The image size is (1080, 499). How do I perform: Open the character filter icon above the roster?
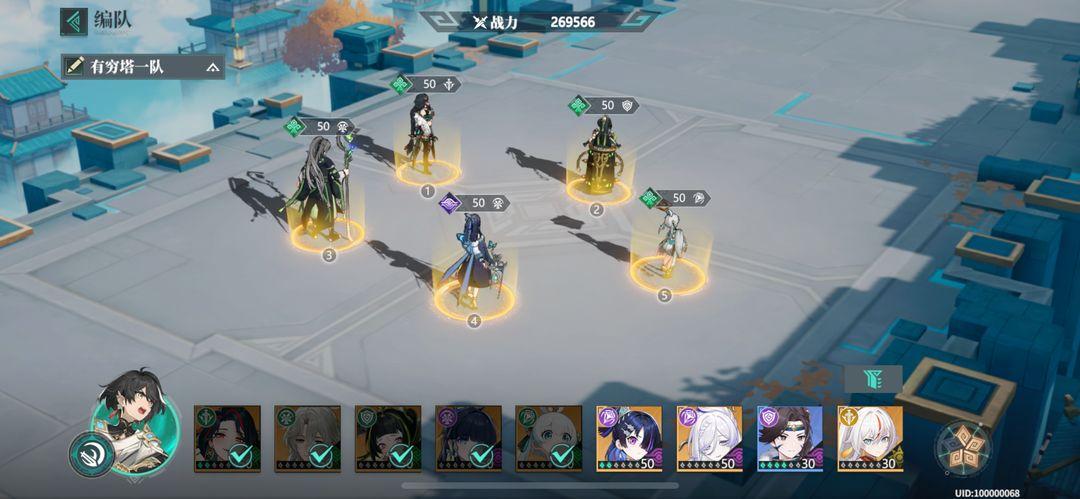tap(873, 379)
